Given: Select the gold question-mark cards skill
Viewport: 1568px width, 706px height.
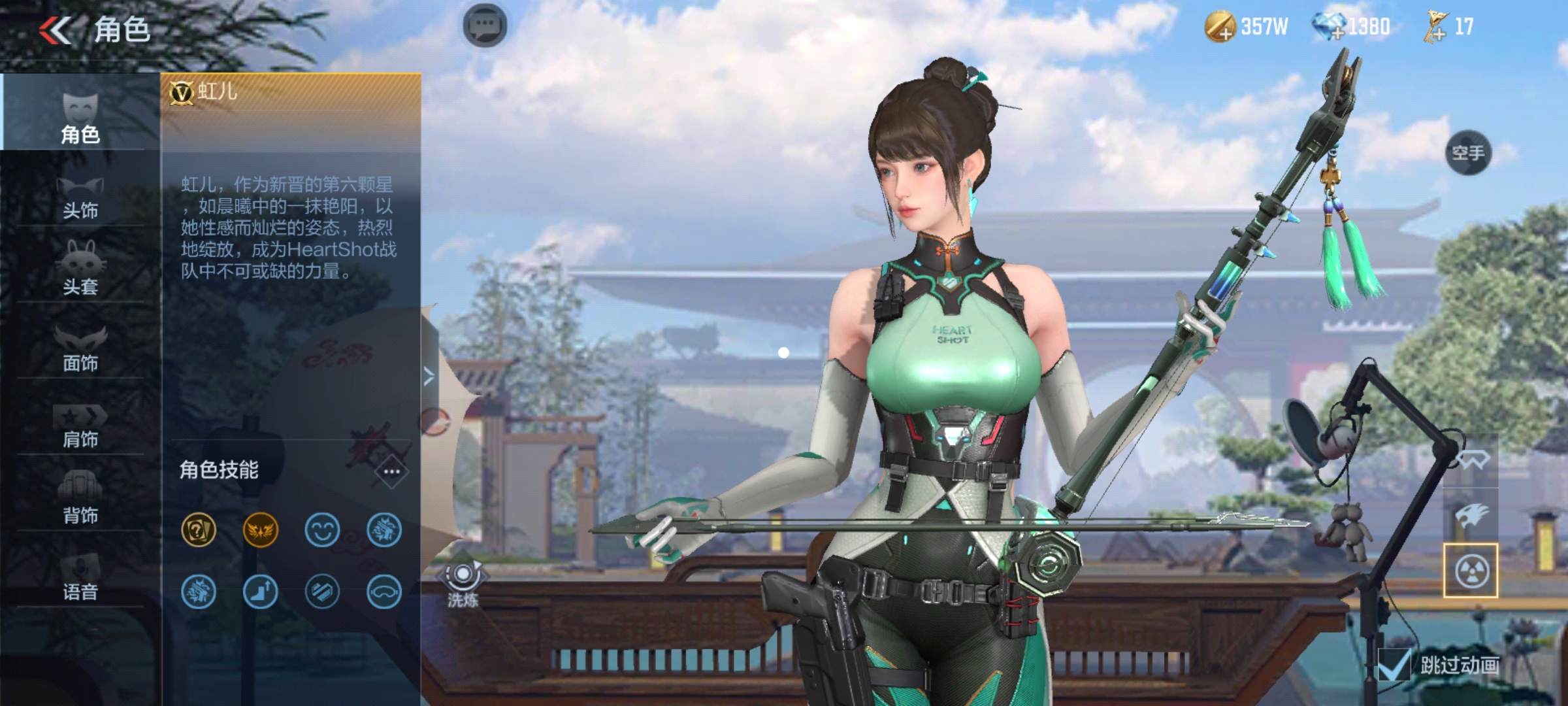Looking at the screenshot, I should [x=198, y=530].
